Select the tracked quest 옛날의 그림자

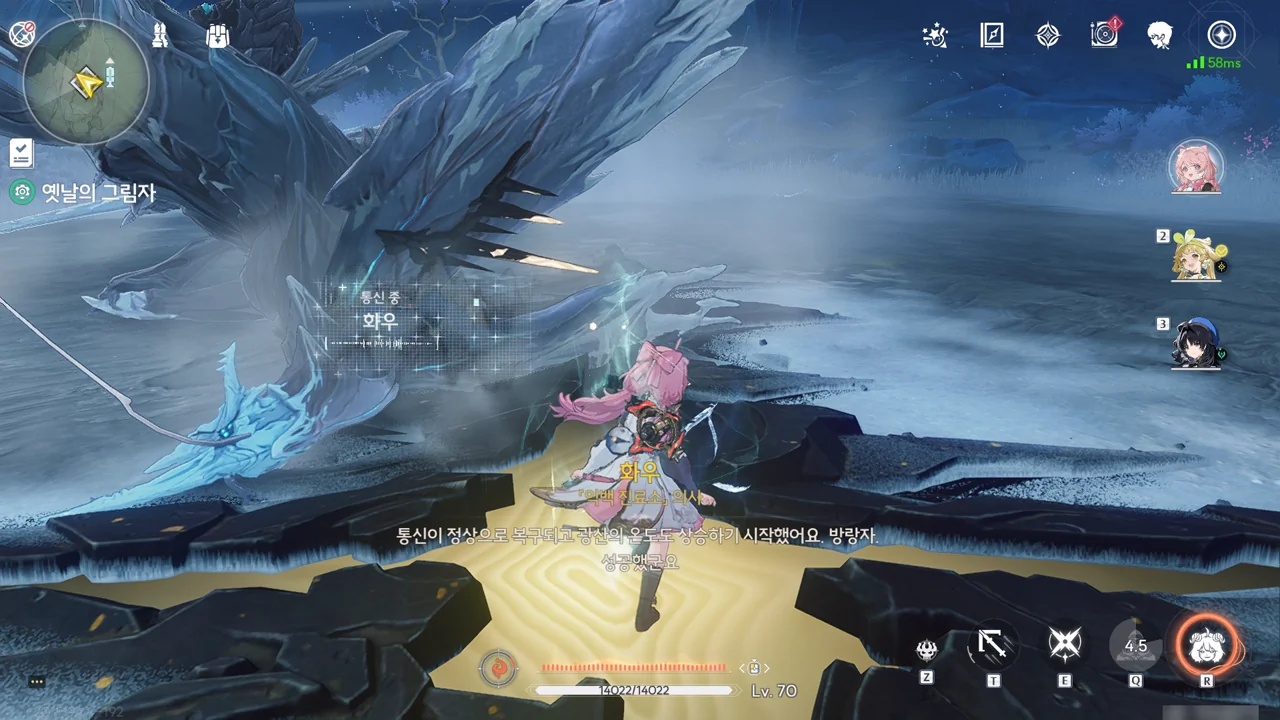point(98,193)
